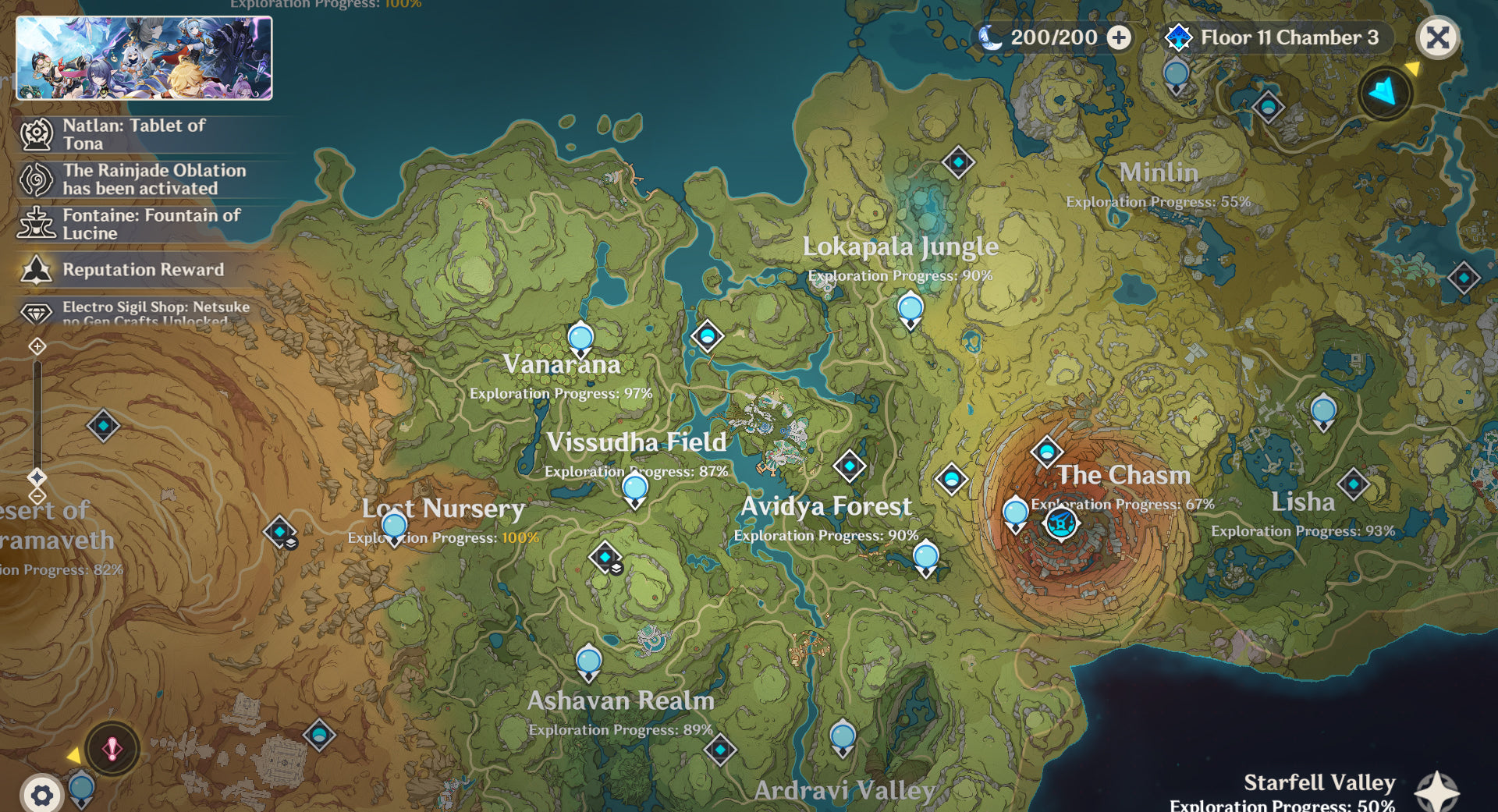
Task: Select the waypoint below Lokapala Jungle label
Action: (x=911, y=309)
